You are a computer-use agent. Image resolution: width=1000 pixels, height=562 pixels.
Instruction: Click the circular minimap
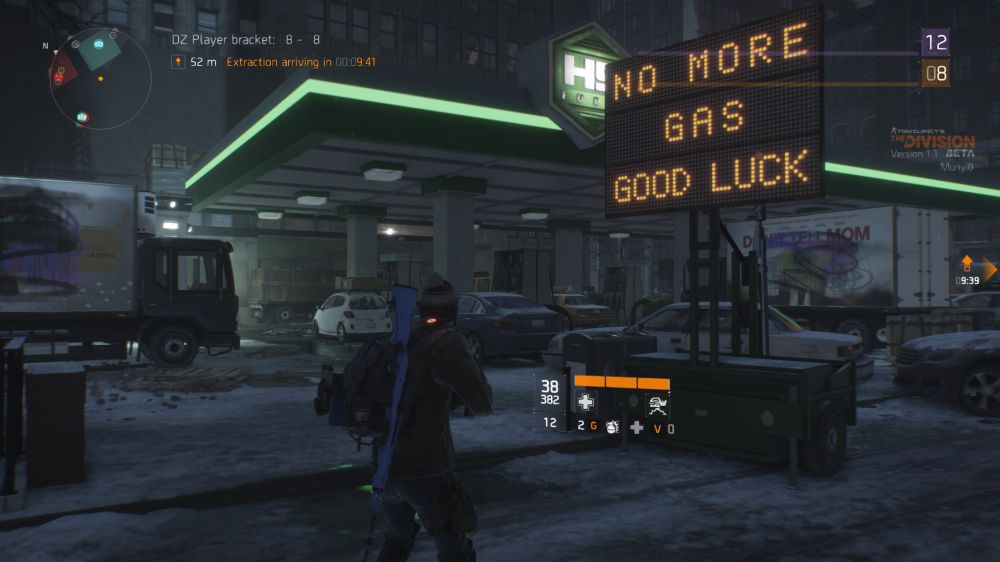pyautogui.click(x=100, y=80)
